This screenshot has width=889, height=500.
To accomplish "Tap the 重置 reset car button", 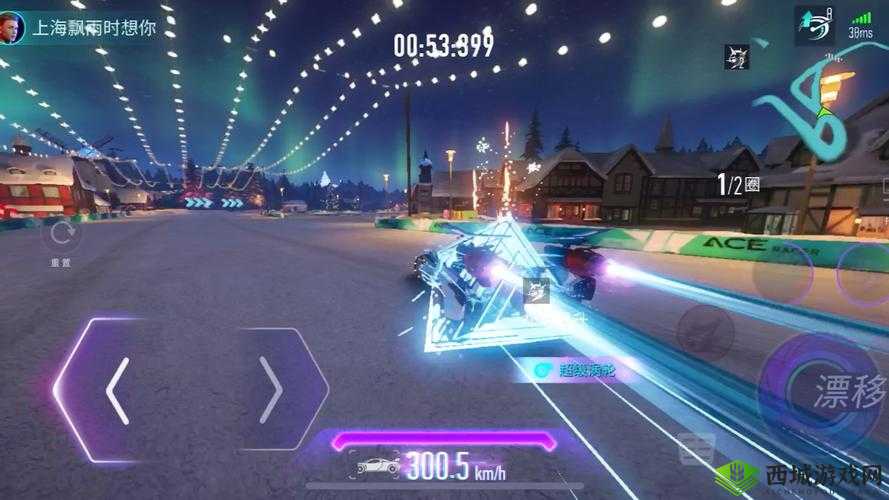I will 62,239.
